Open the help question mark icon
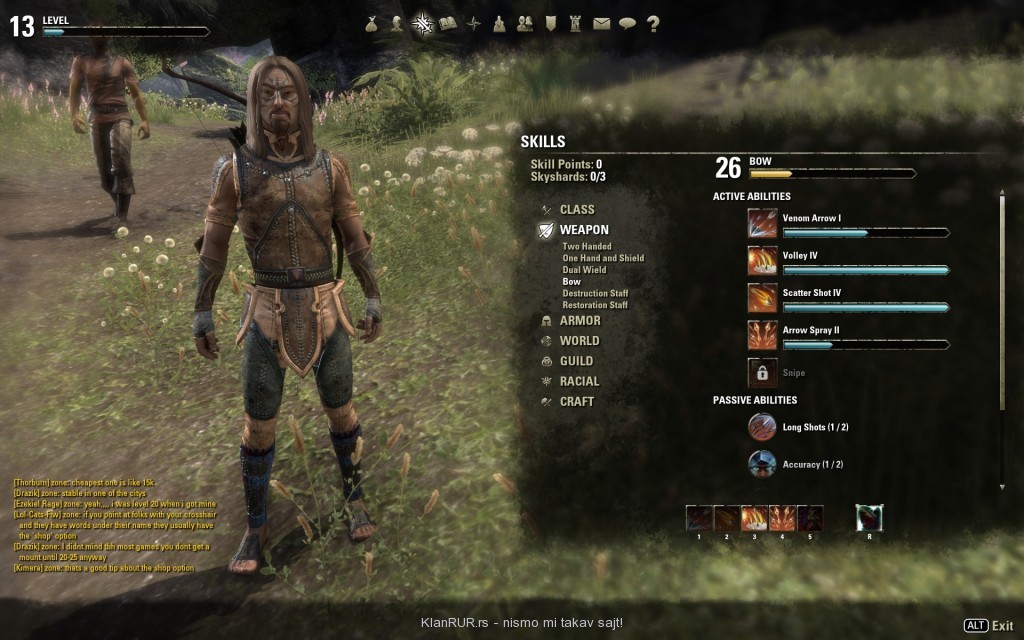The width and height of the screenshot is (1024, 640). (x=653, y=23)
